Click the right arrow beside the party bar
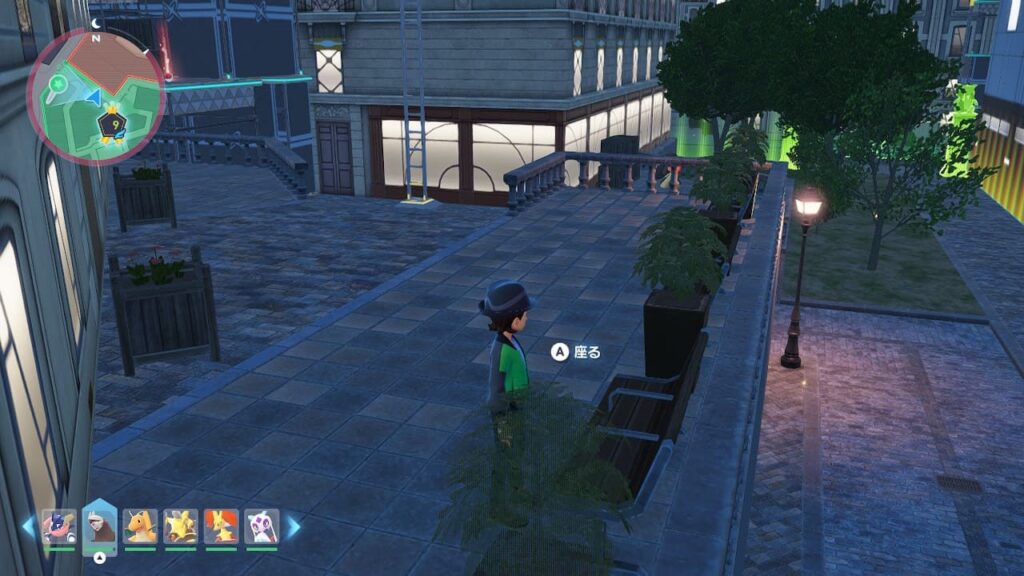 (294, 526)
